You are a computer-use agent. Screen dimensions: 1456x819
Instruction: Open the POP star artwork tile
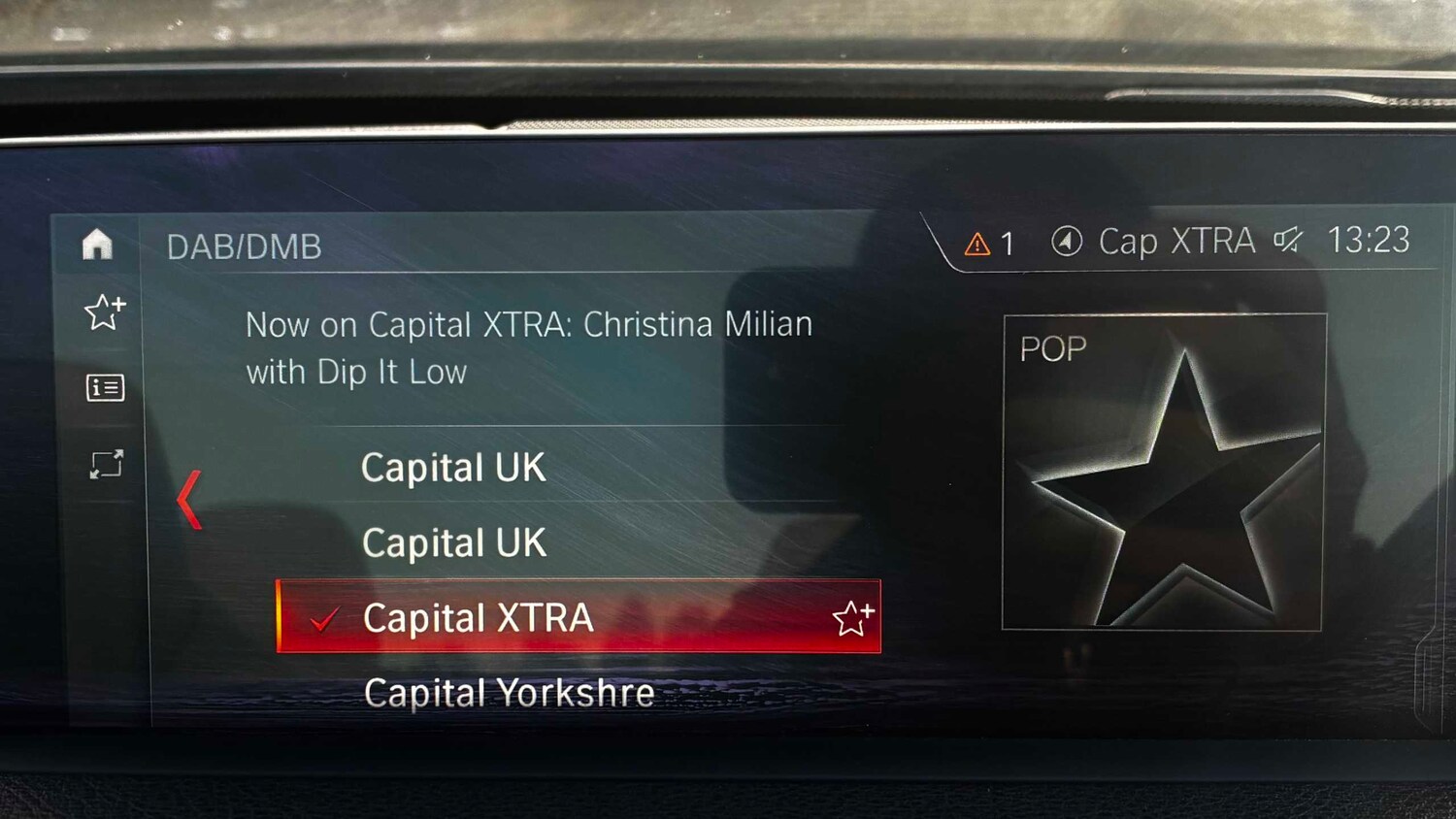(1164, 473)
